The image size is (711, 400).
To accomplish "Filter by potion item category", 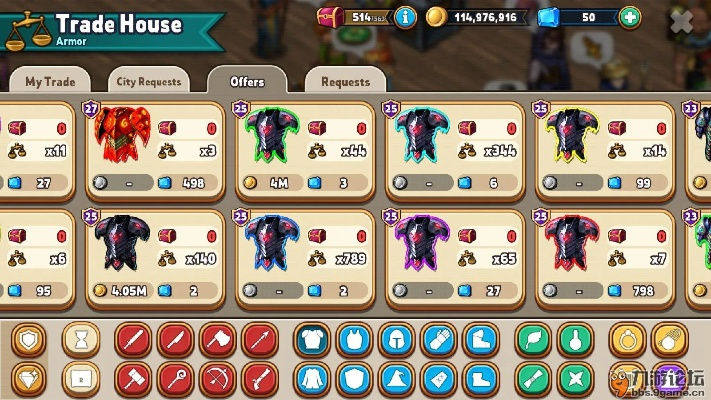I will coord(575,340).
